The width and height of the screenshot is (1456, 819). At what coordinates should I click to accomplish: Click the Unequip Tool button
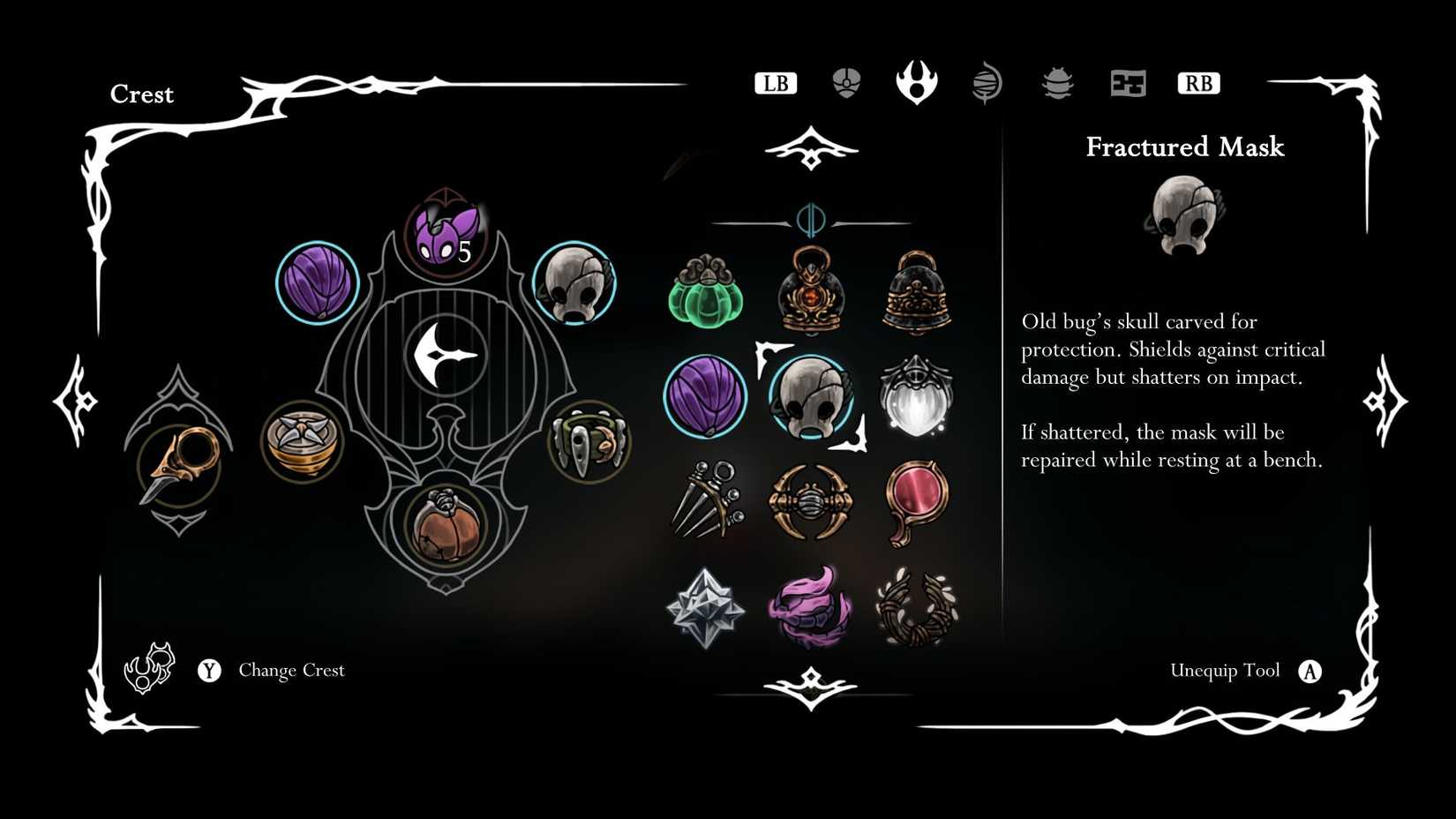pos(1226,671)
